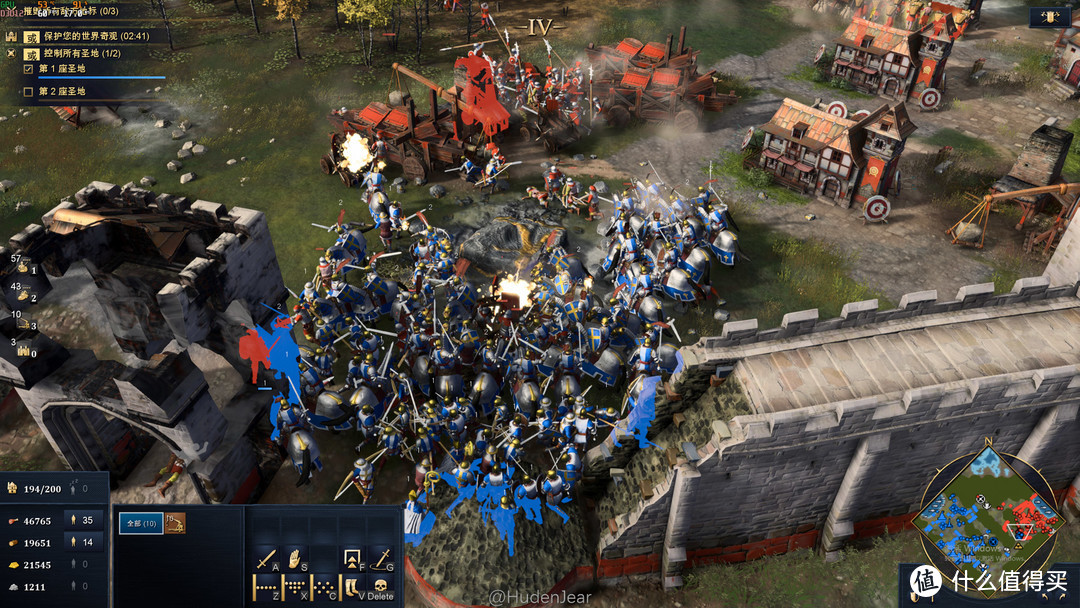
Task: Click the skull Delete unit button
Action: (381, 587)
